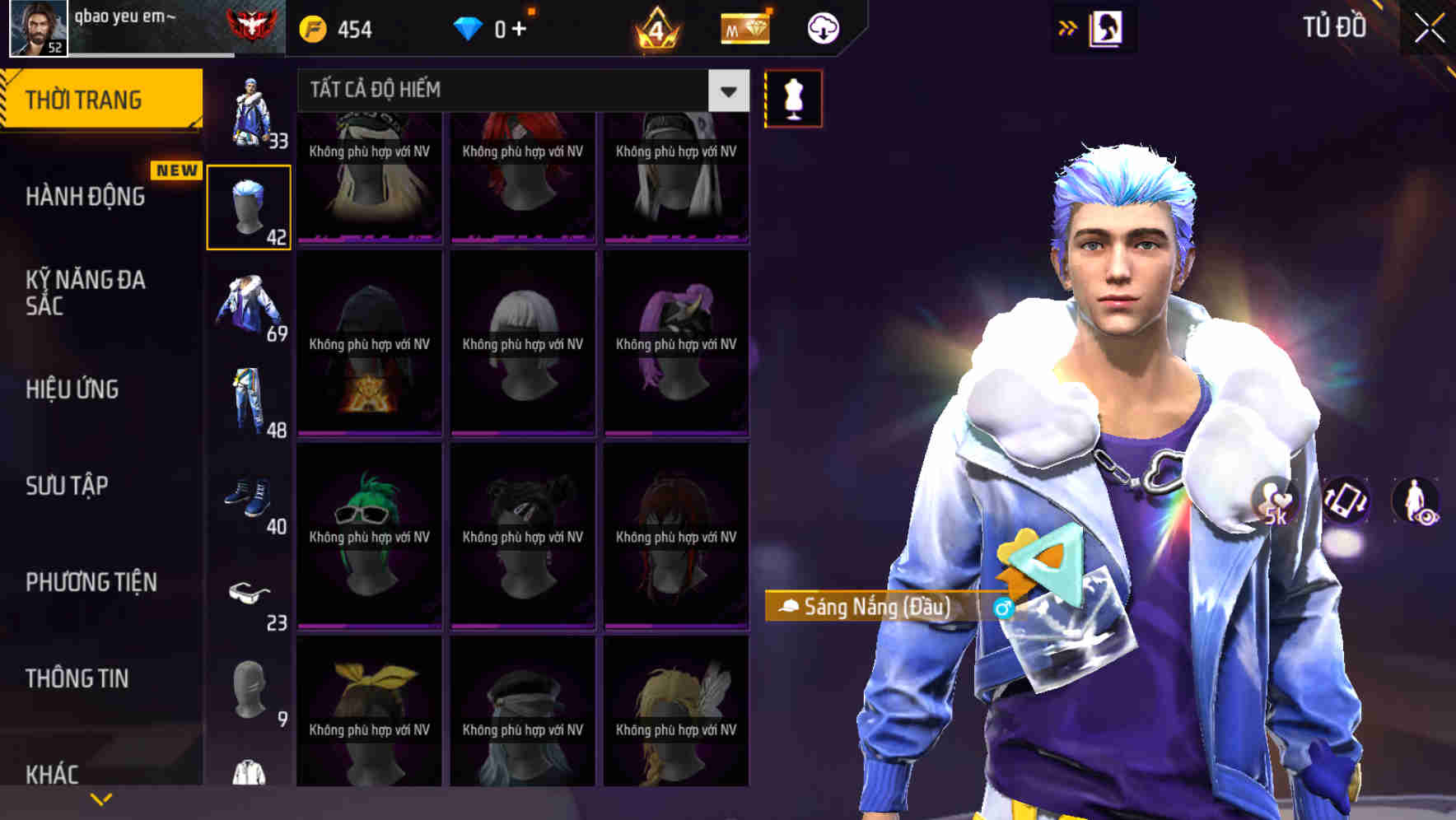
Task: Select the pants category icon
Action: pos(250,401)
